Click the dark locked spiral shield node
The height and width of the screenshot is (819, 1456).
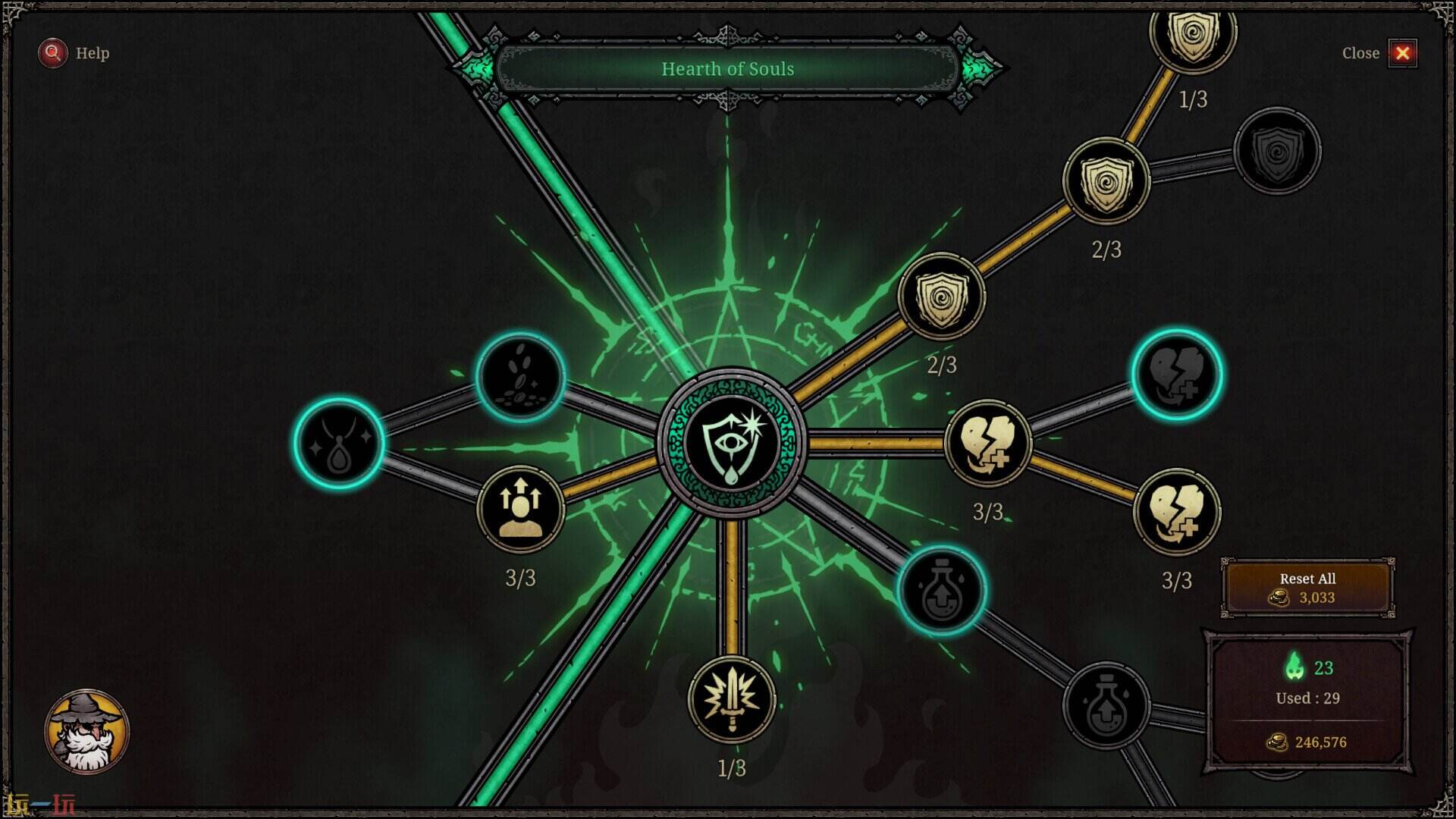(x=1277, y=151)
